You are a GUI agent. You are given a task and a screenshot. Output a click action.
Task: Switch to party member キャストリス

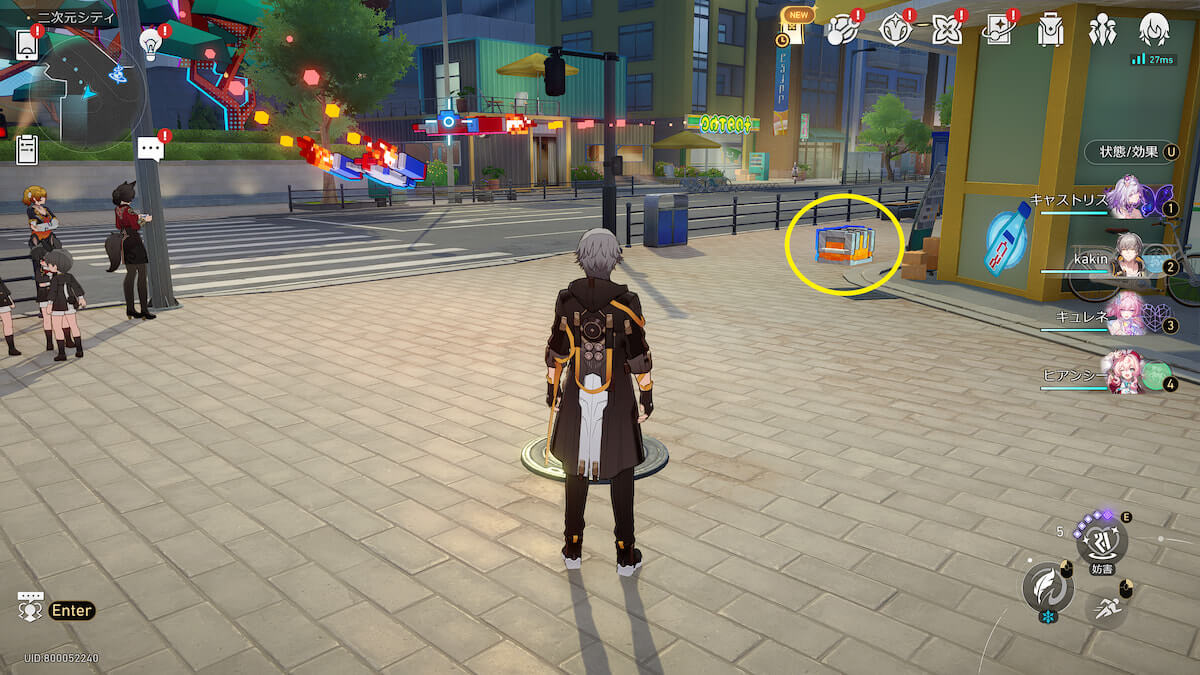1132,201
